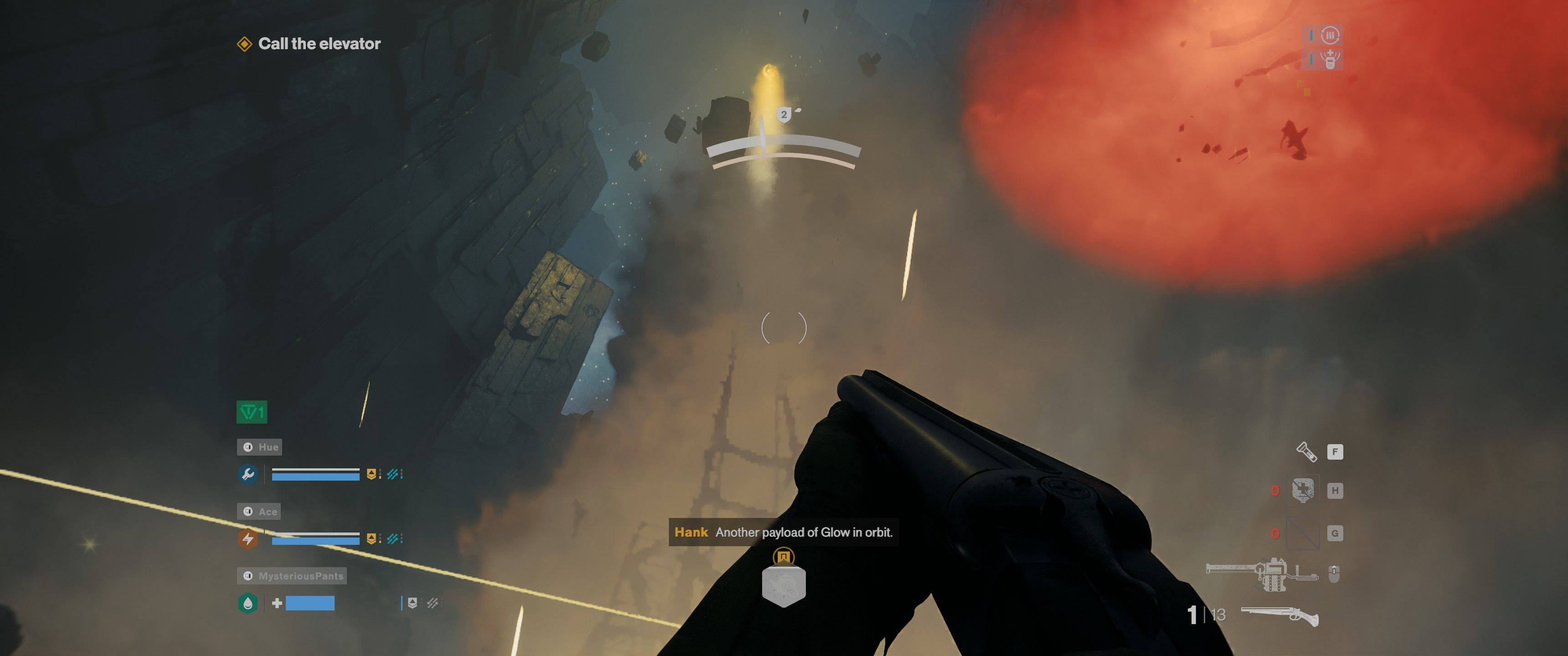Select teammate Hue's name tag
Viewport: 1568px width, 656px height.
(260, 447)
